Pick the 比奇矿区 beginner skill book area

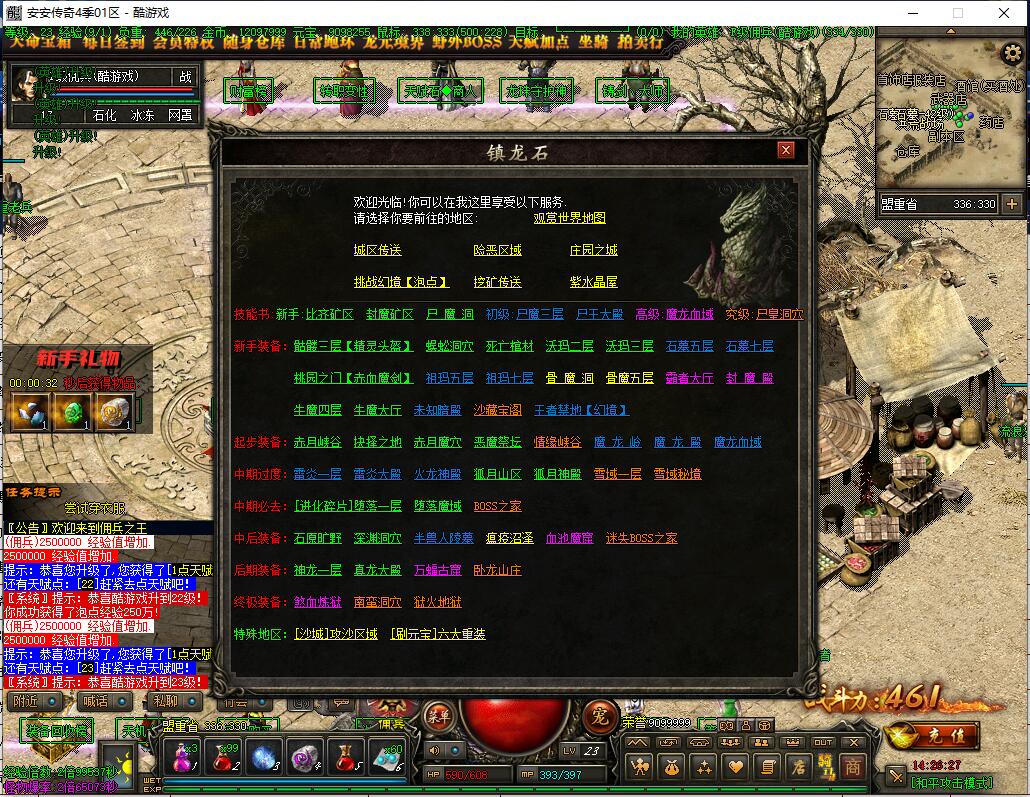329,314
